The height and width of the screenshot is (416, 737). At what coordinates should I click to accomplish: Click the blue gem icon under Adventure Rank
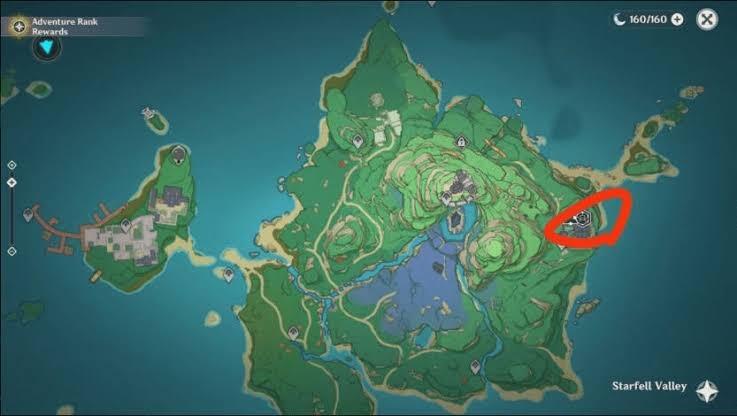(x=45, y=48)
